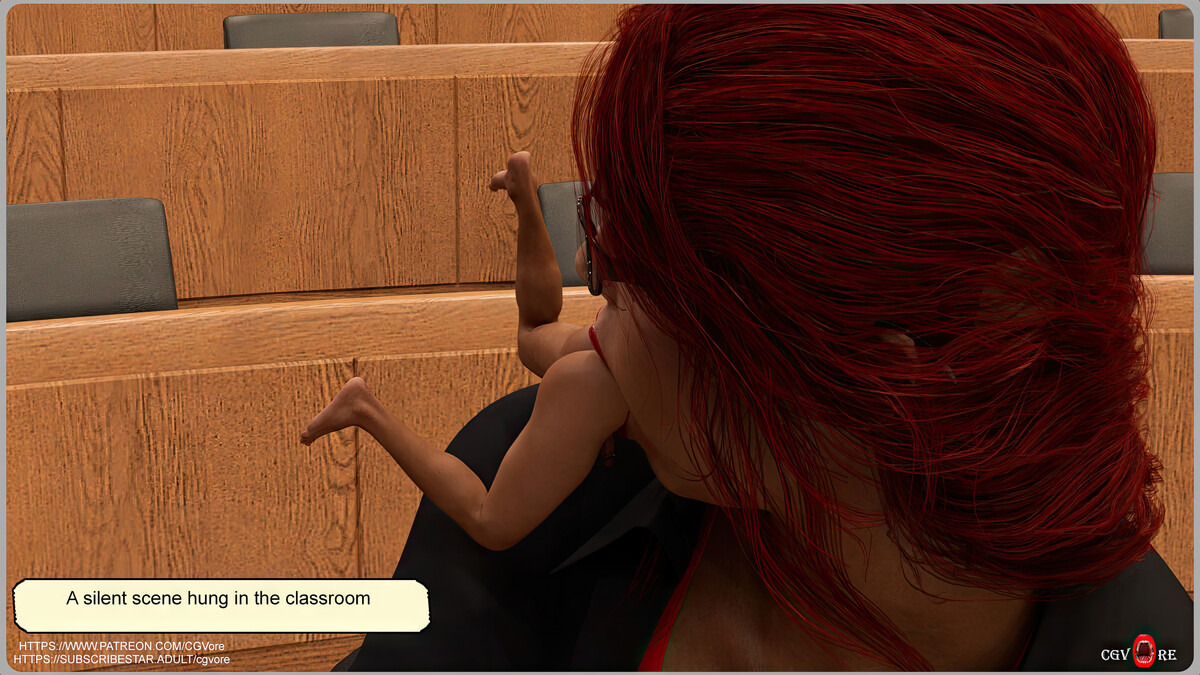
Task: Open the Patreon CGVore URL link
Action: click(x=124, y=647)
